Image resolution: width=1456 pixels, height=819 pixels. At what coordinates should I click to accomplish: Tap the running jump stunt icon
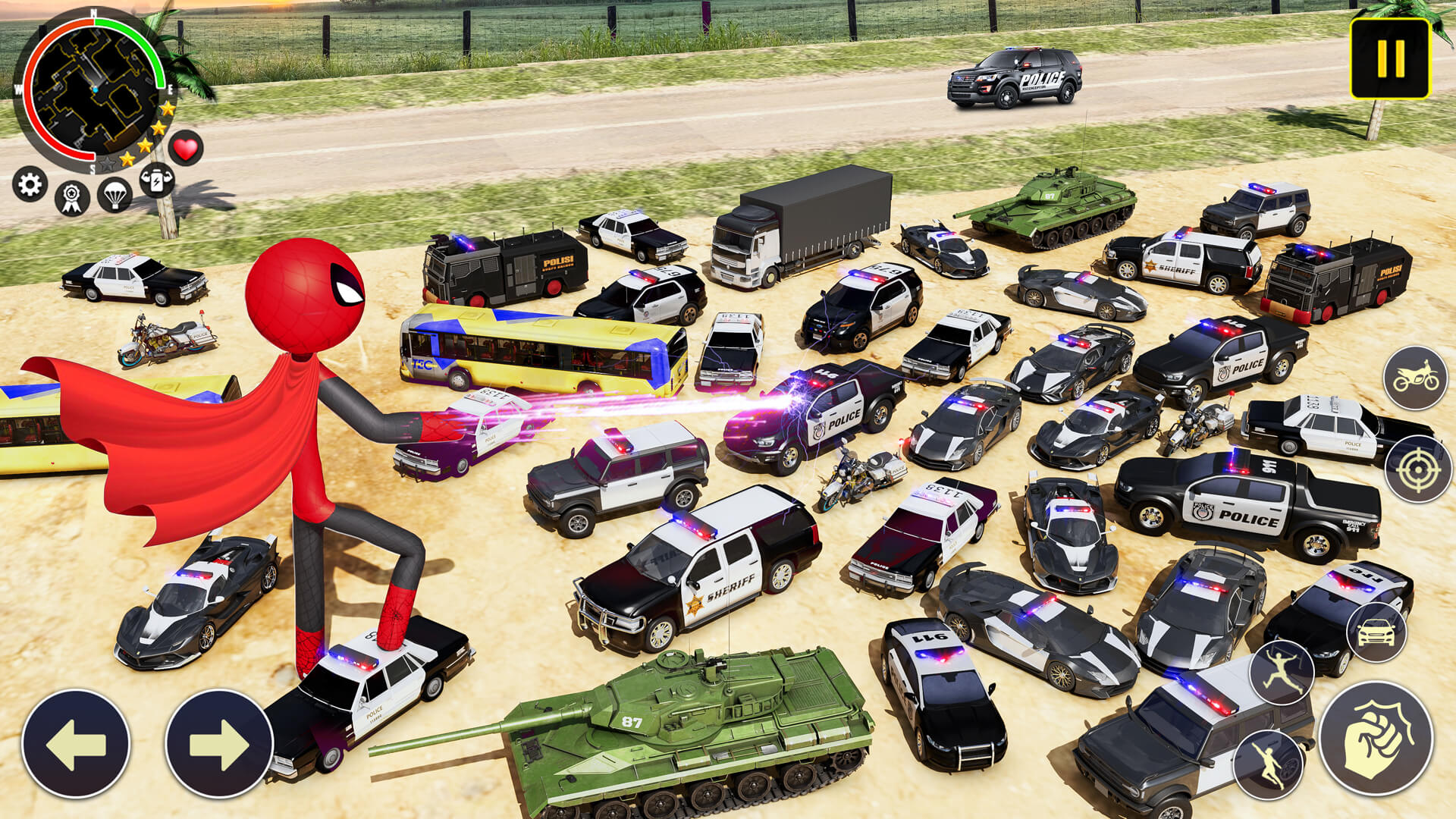(x=1282, y=670)
